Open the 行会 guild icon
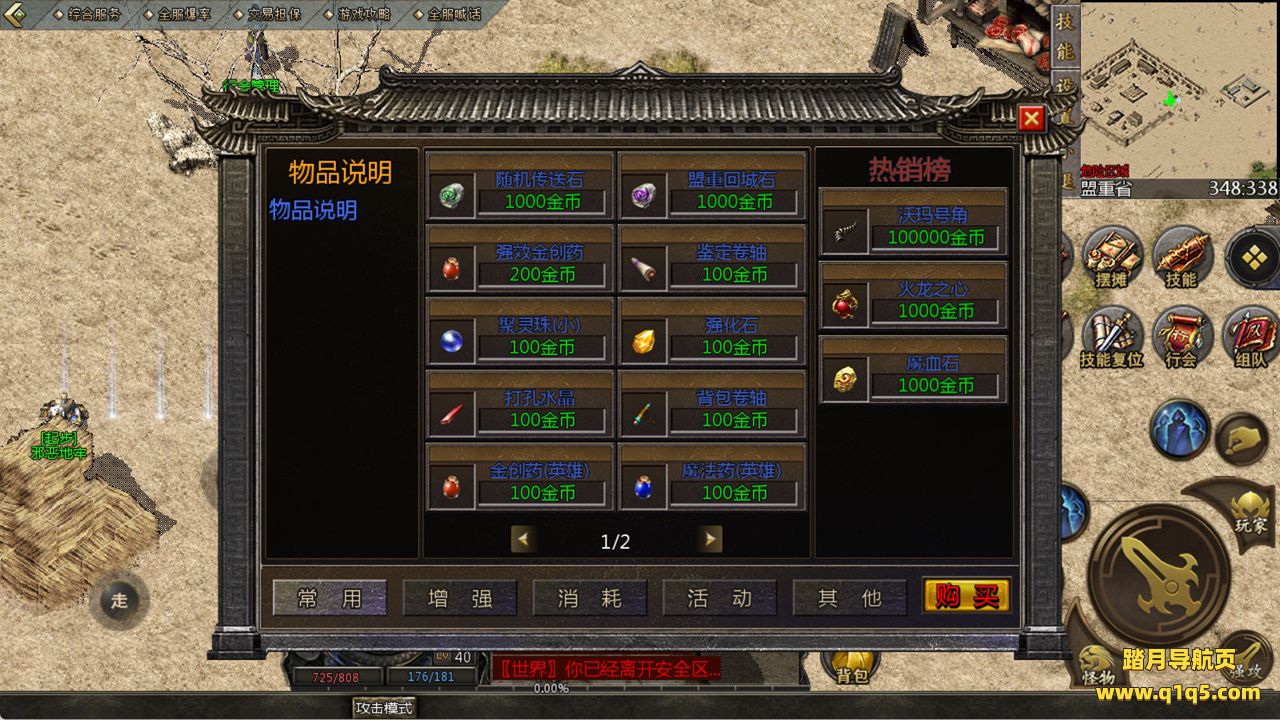Viewport: 1280px width, 720px height. pos(1181,338)
